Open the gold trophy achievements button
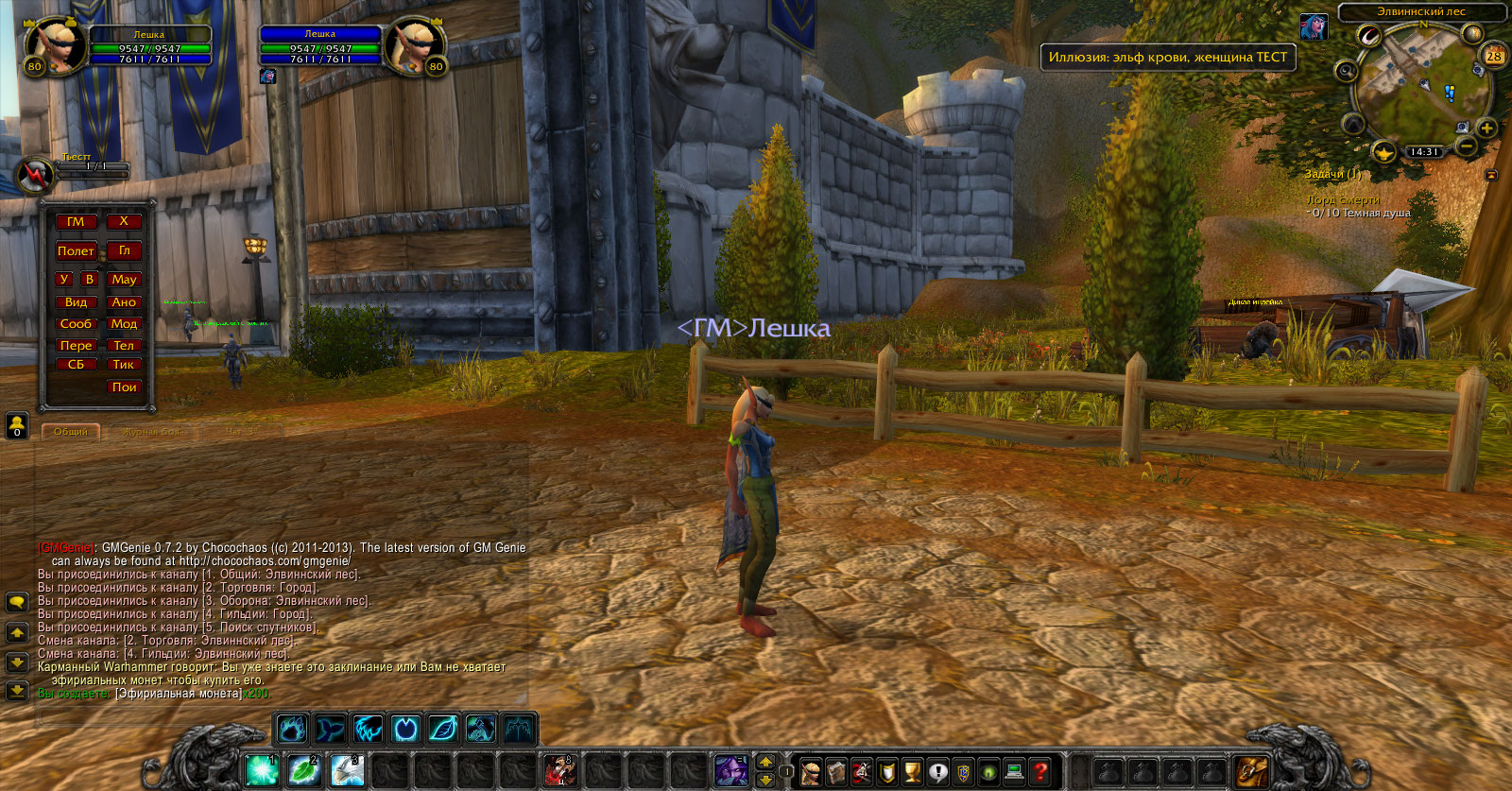This screenshot has width=1512, height=791. point(912,771)
